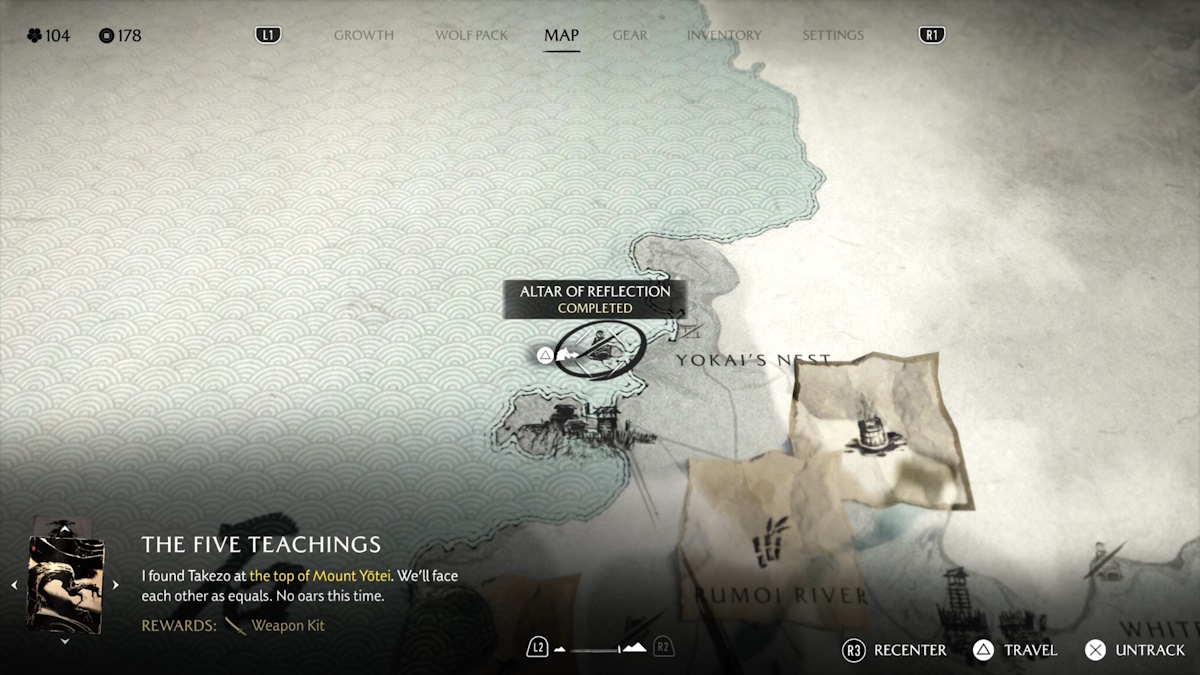Adjust the map zoom level slider

point(600,649)
